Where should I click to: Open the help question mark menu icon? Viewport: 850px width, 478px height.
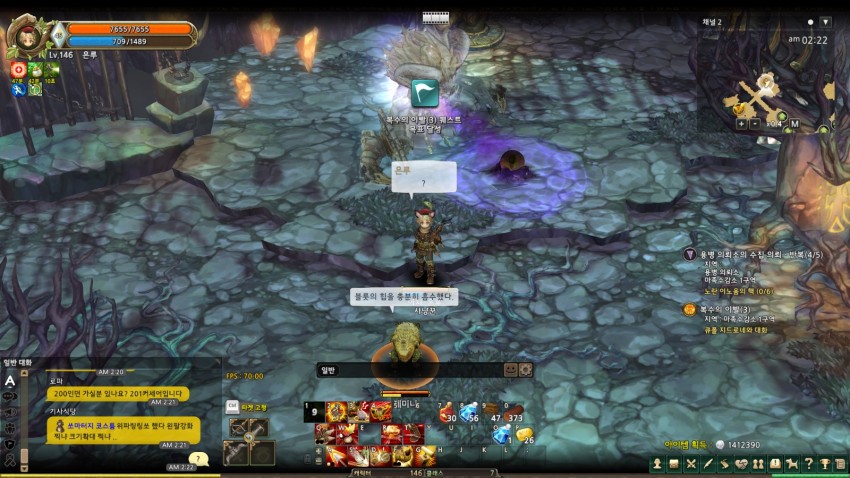(809, 464)
